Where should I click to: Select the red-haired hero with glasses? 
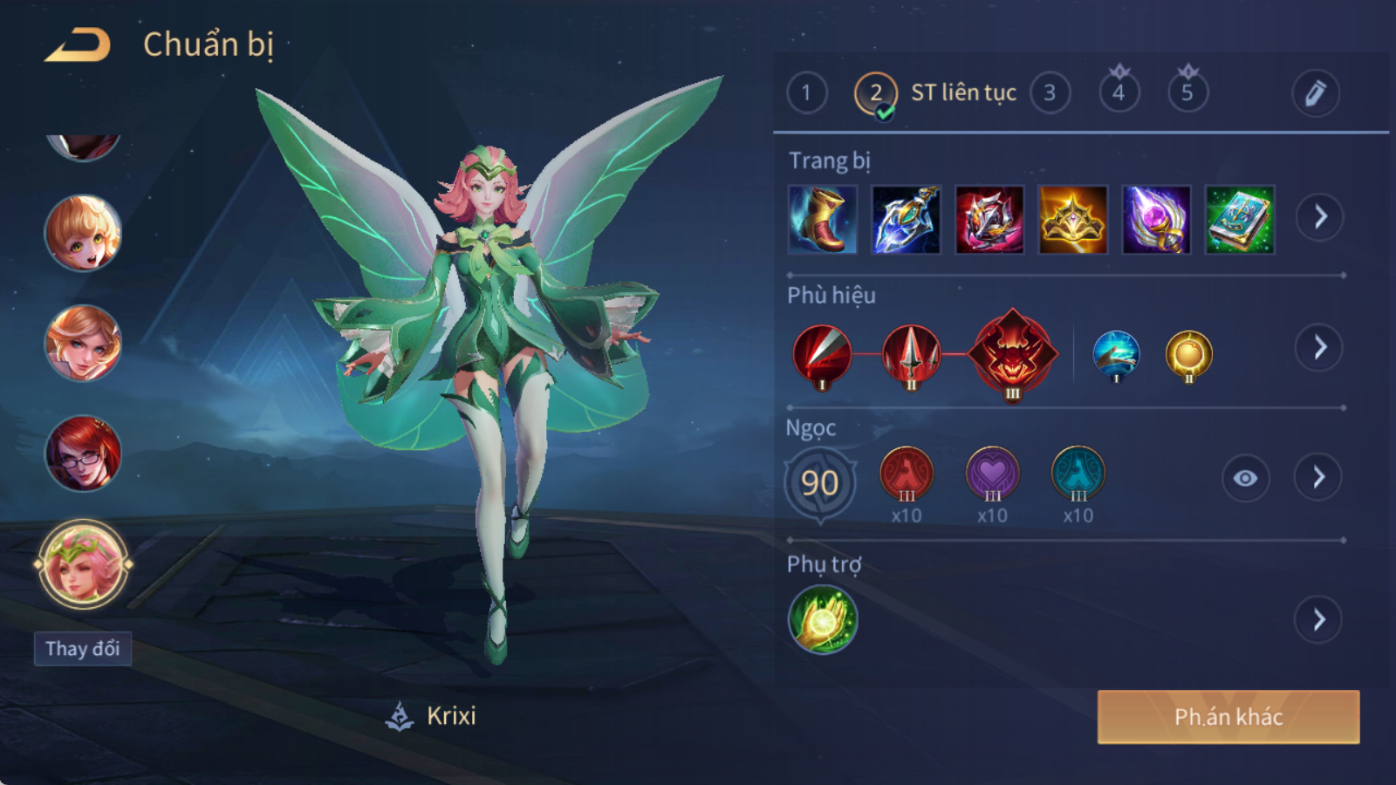click(x=83, y=454)
